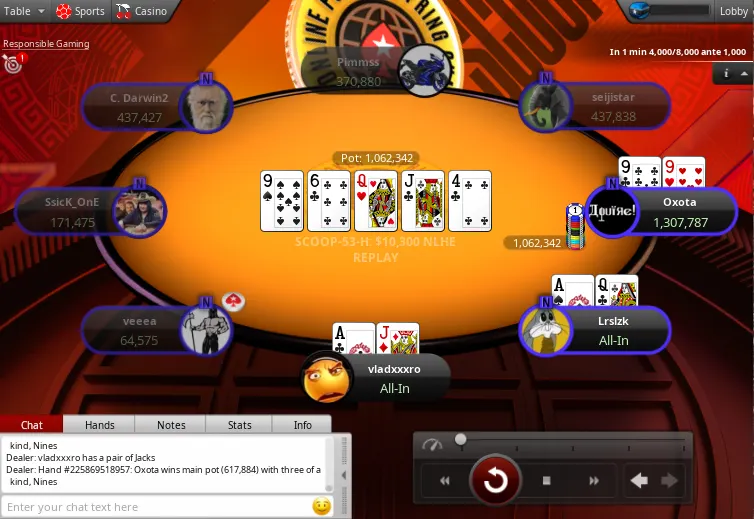Stop the hand replay
The image size is (754, 519).
(547, 481)
